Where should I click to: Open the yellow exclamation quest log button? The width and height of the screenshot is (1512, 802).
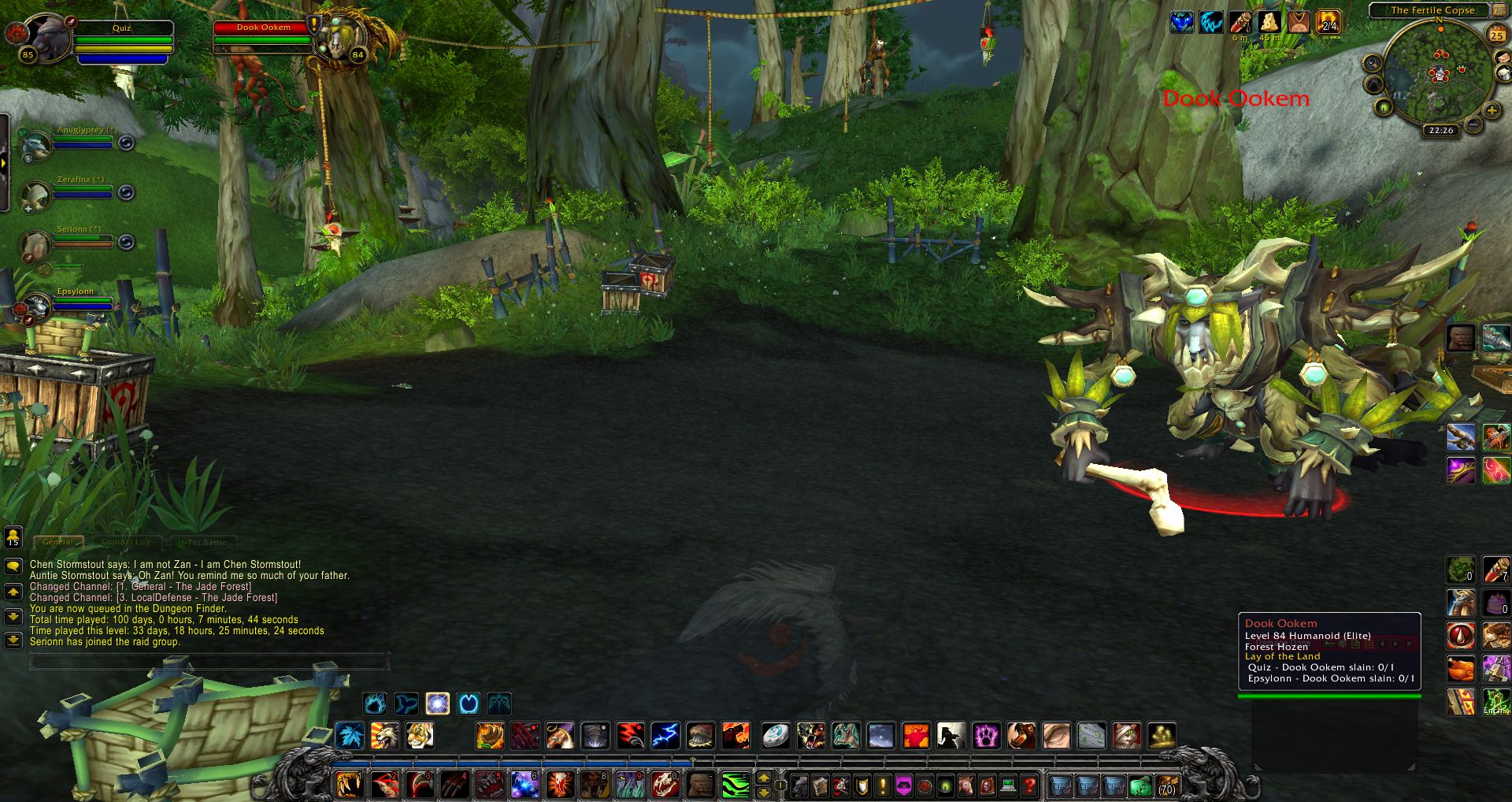click(x=883, y=785)
